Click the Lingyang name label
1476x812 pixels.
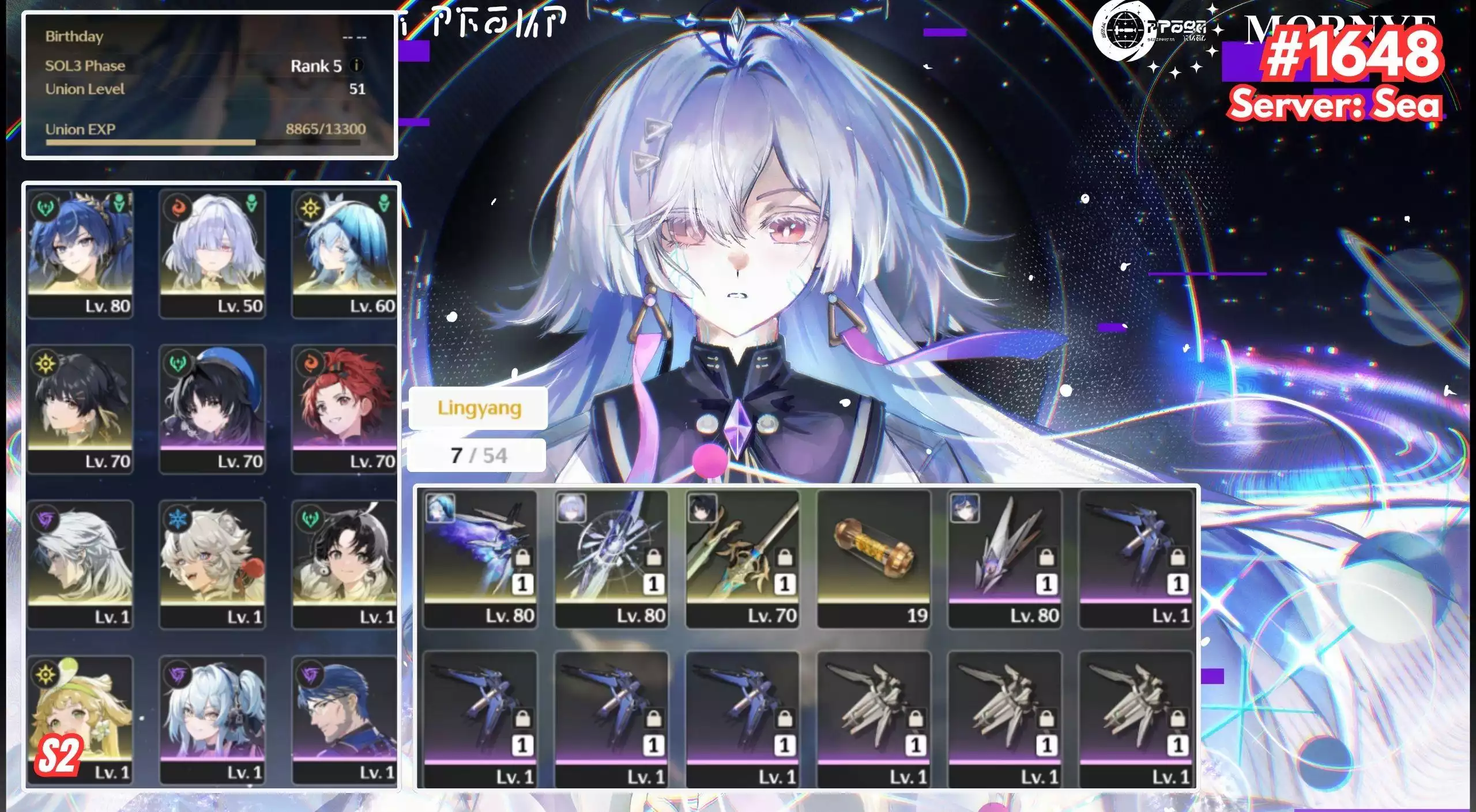pos(479,408)
